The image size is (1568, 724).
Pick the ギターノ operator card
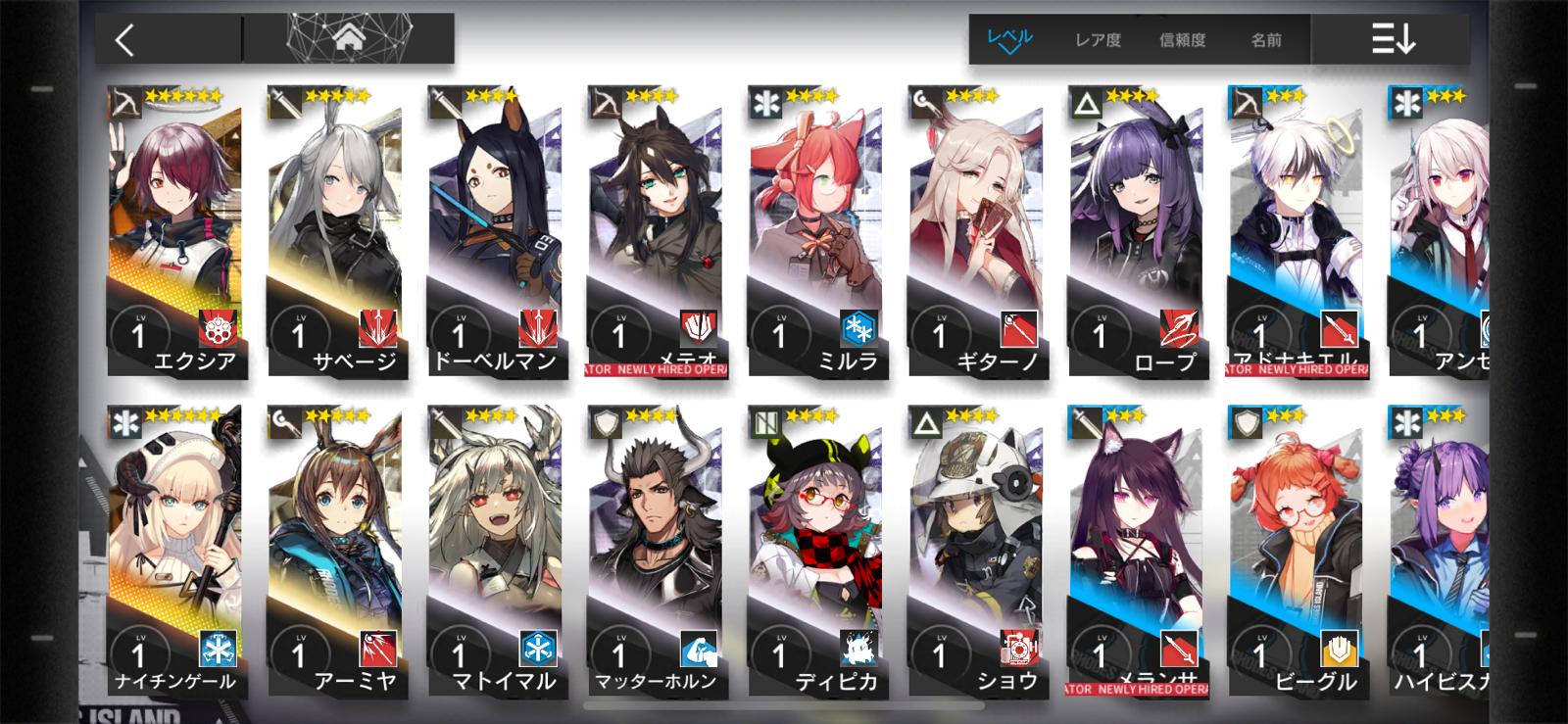975,231
